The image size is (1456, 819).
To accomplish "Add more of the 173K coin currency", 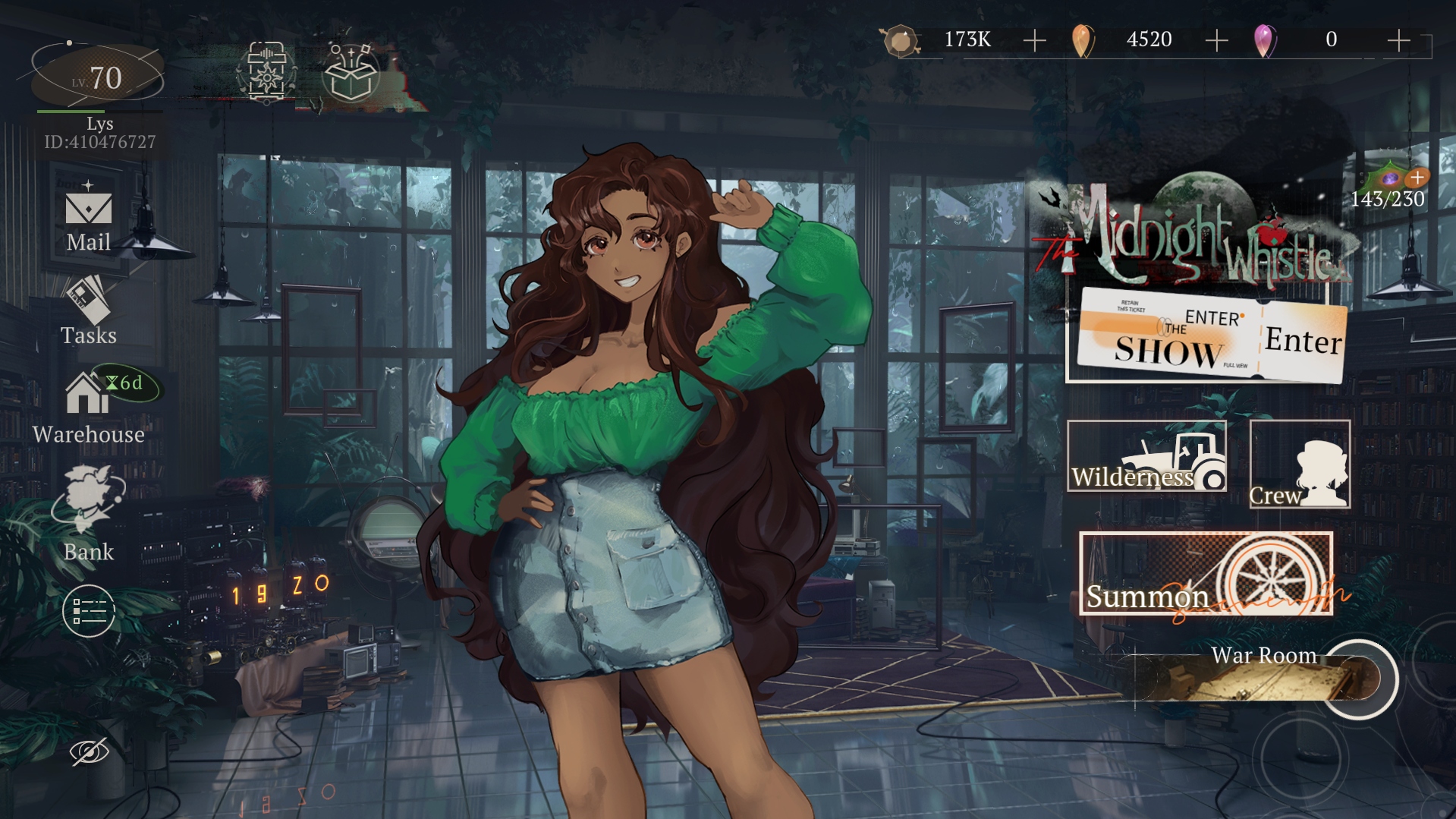I will coord(1034,40).
